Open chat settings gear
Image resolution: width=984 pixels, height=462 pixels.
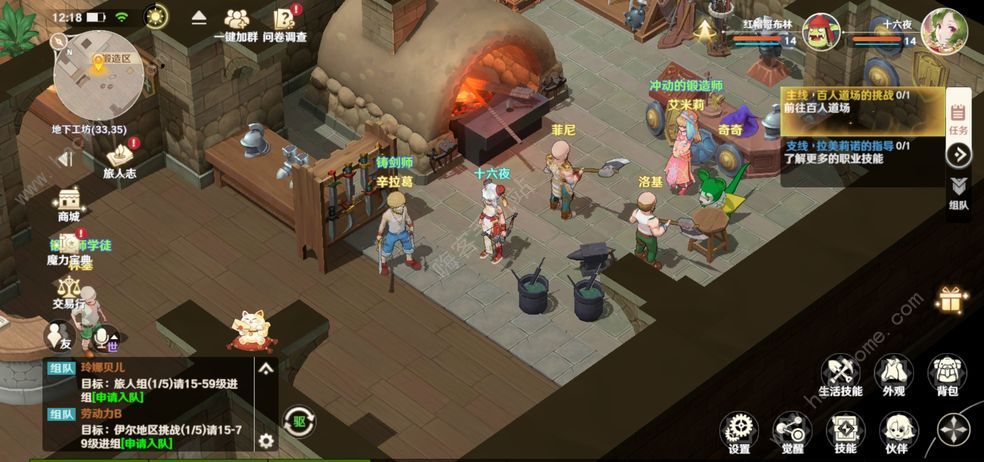pos(266,440)
